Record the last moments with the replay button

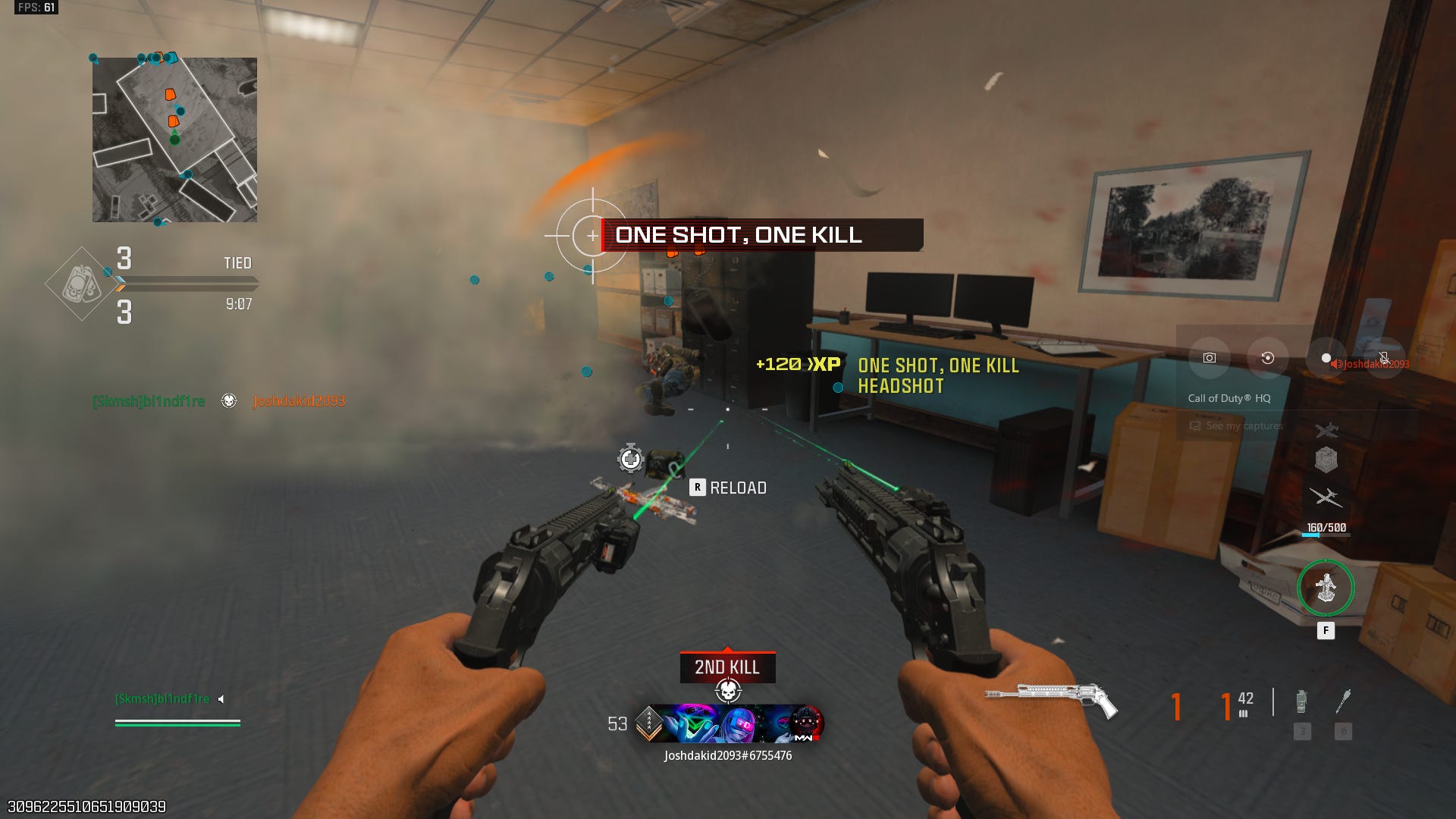pyautogui.click(x=1267, y=358)
